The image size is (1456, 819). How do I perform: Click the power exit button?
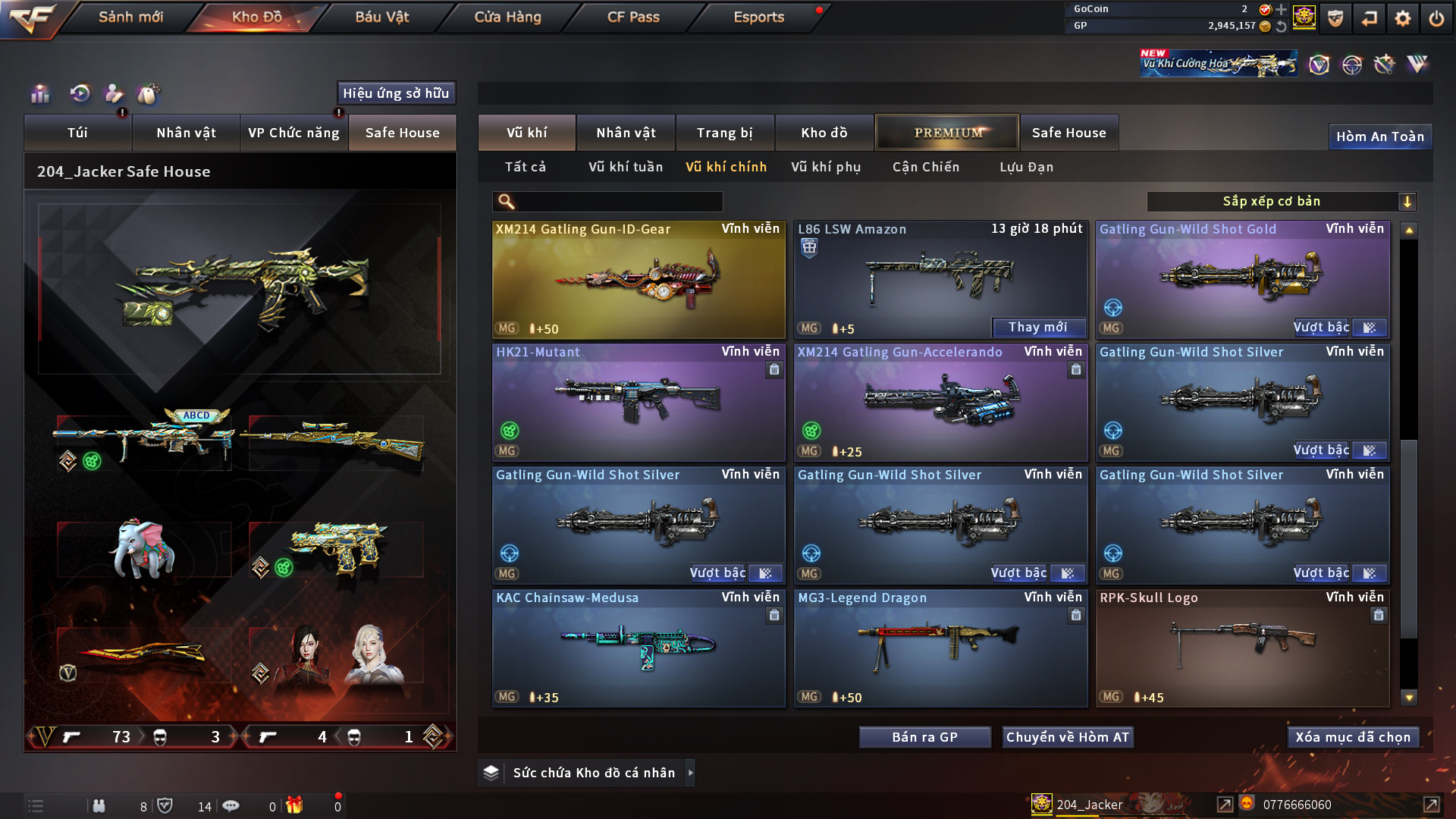tap(1436, 18)
